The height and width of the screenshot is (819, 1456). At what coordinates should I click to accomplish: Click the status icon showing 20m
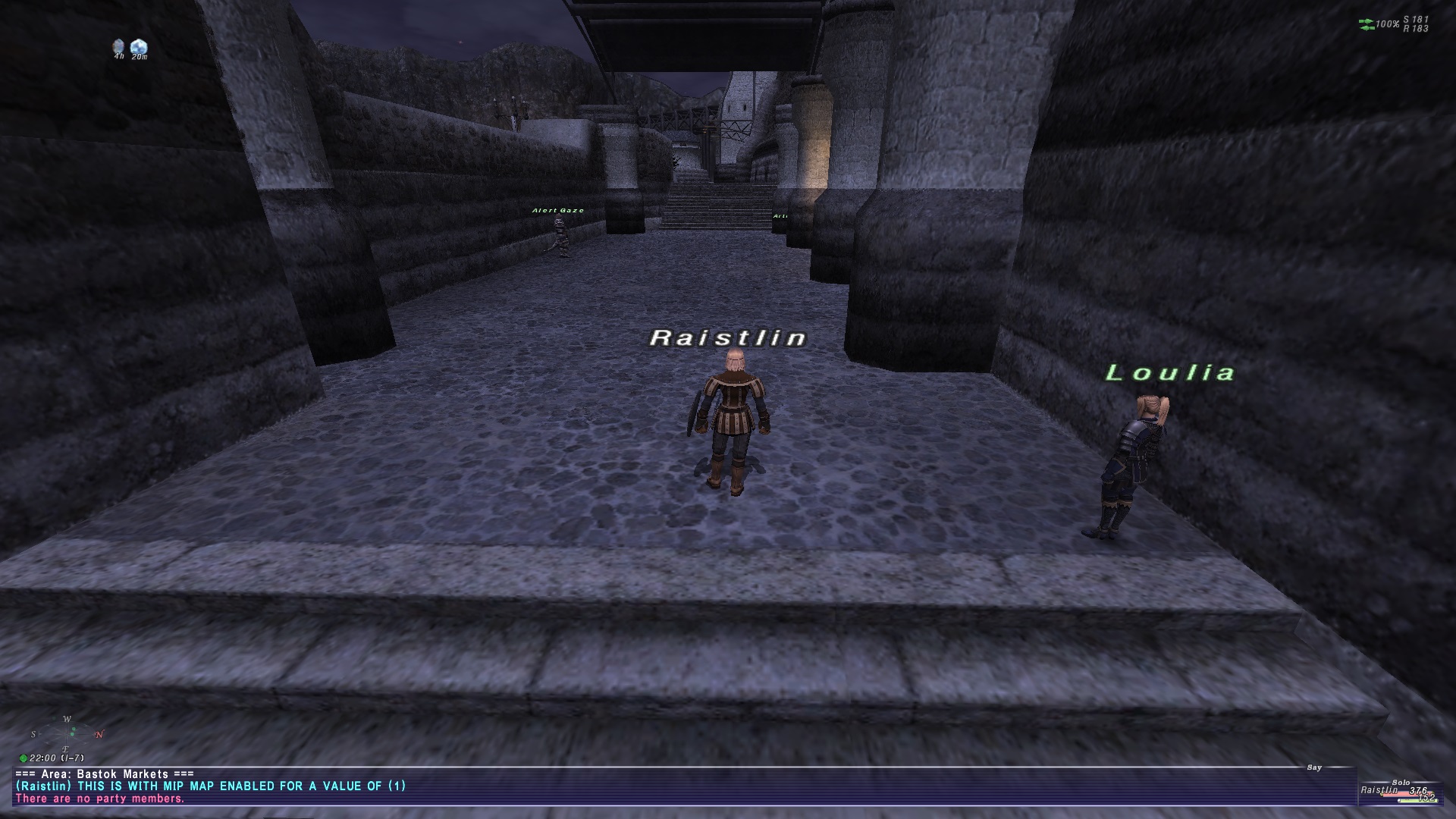(139, 46)
